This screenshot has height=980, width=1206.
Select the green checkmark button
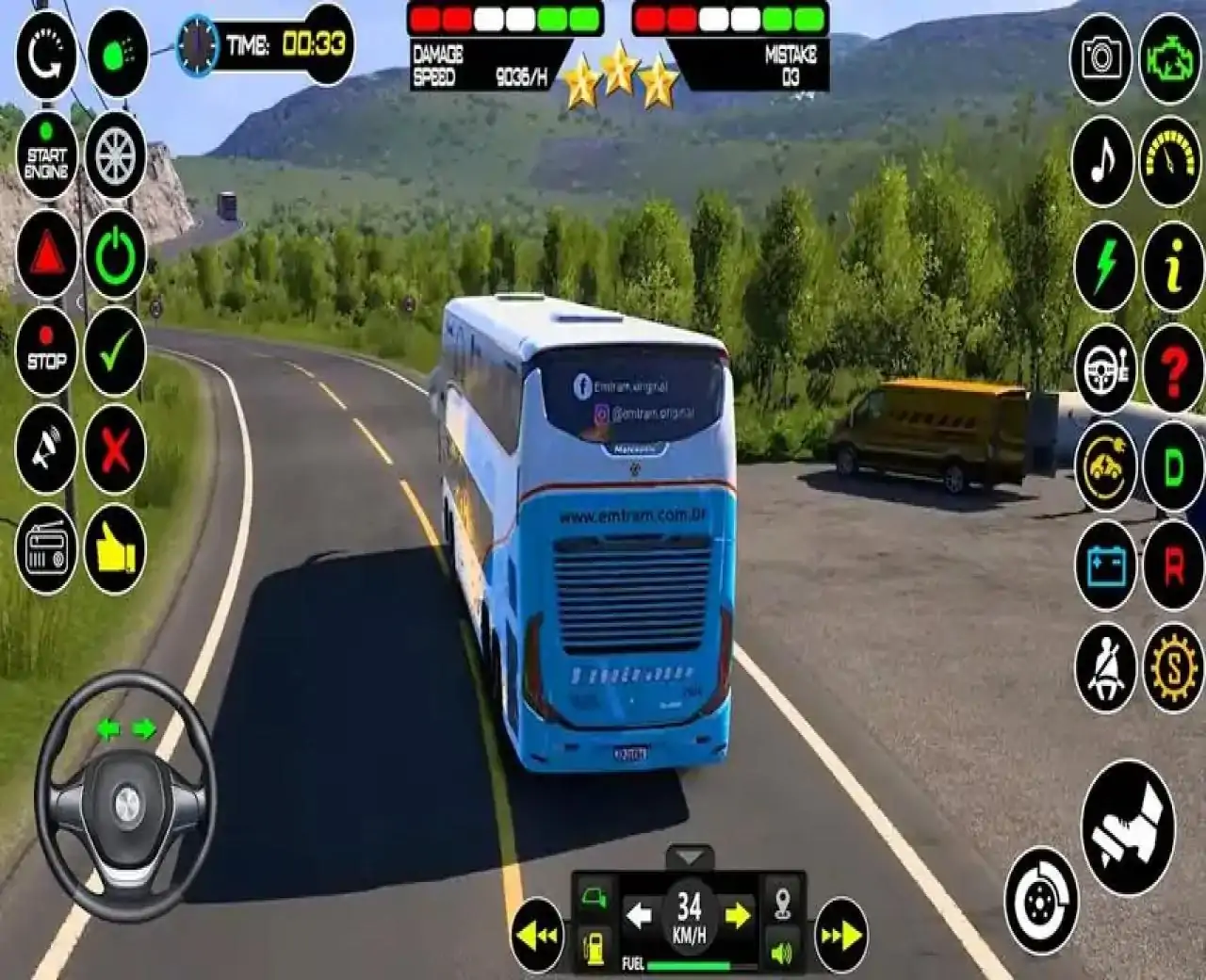115,351
